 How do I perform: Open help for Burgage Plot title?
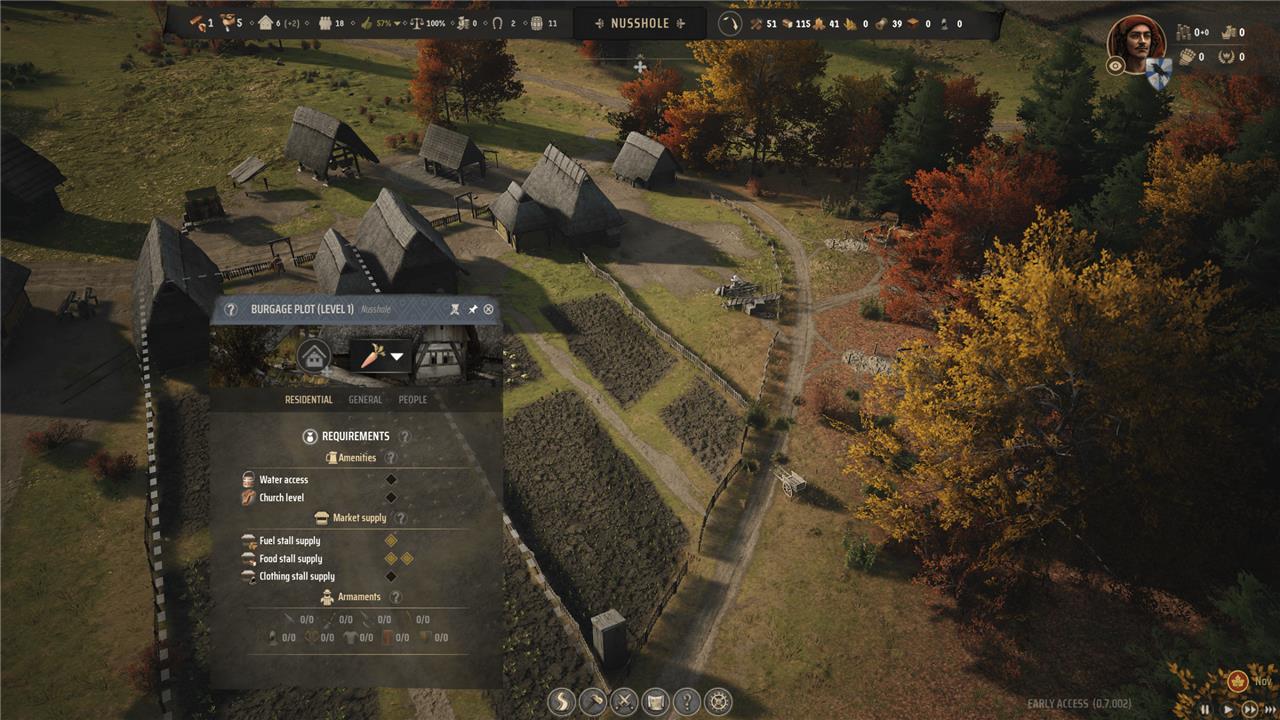pyautogui.click(x=231, y=310)
